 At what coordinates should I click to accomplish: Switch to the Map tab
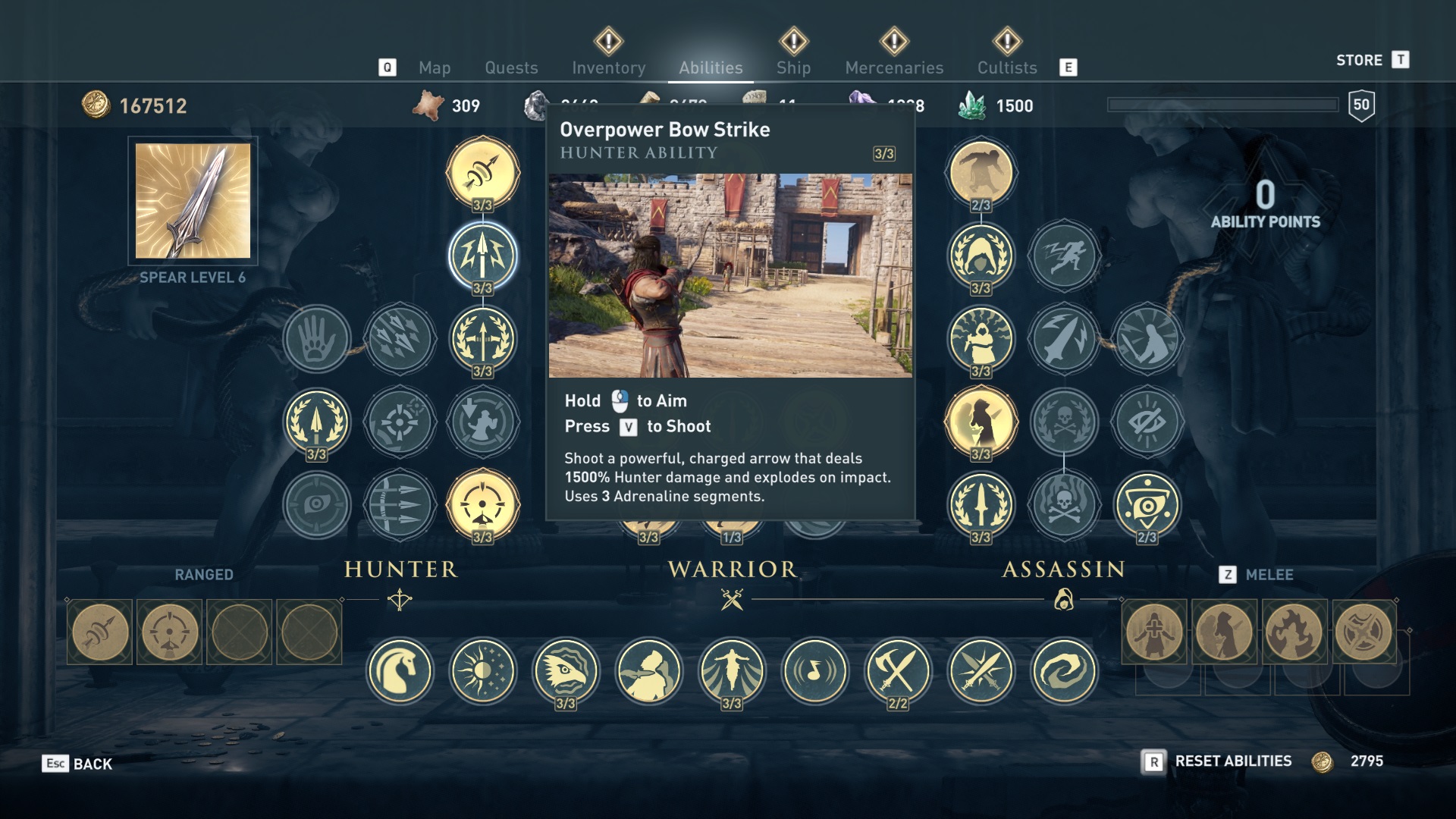(x=435, y=67)
